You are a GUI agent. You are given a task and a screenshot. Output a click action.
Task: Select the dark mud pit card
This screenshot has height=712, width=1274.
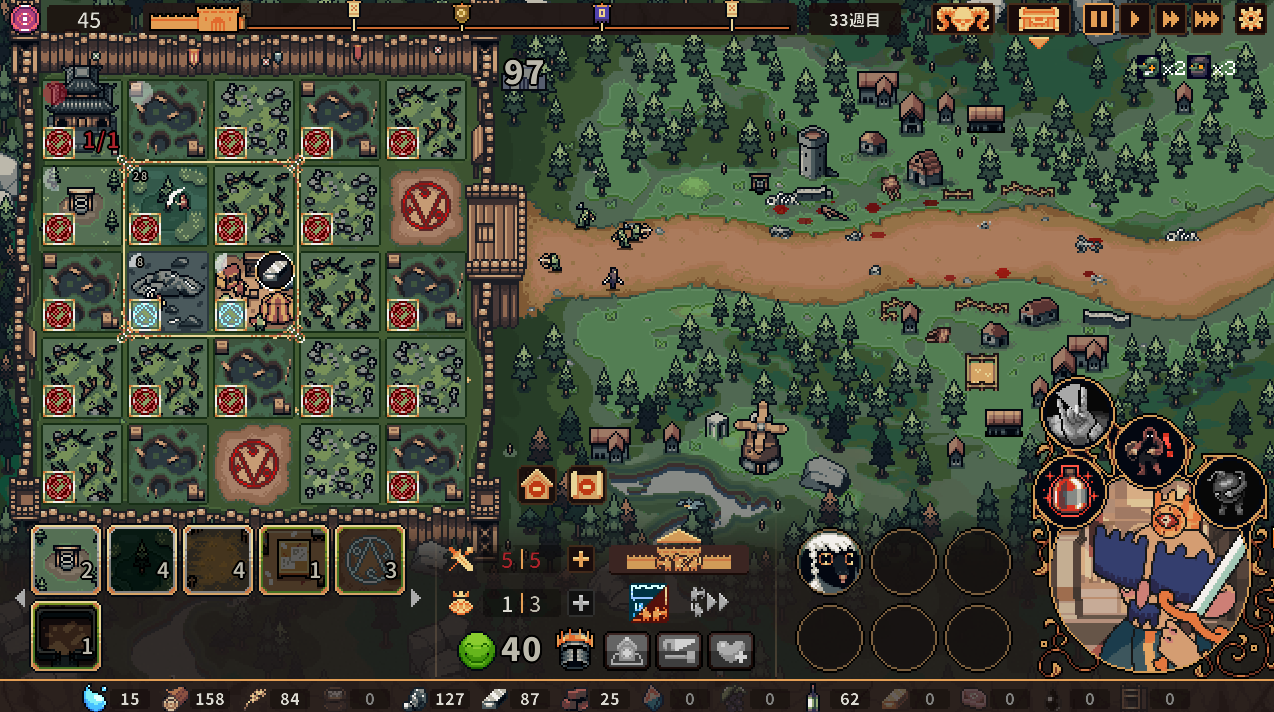click(x=66, y=635)
